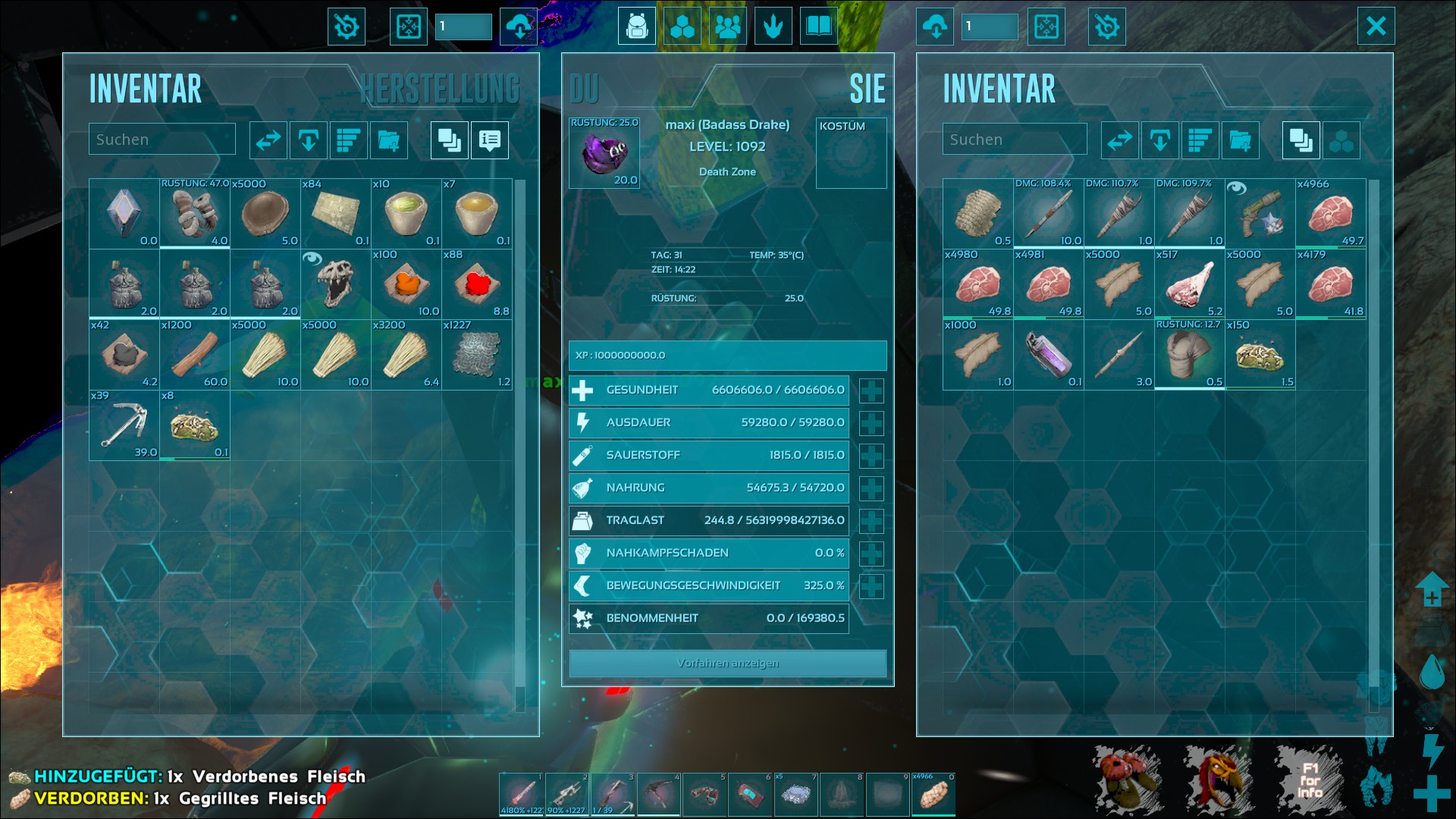
Task: Click the right inventory Suchen search field
Action: click(1014, 140)
